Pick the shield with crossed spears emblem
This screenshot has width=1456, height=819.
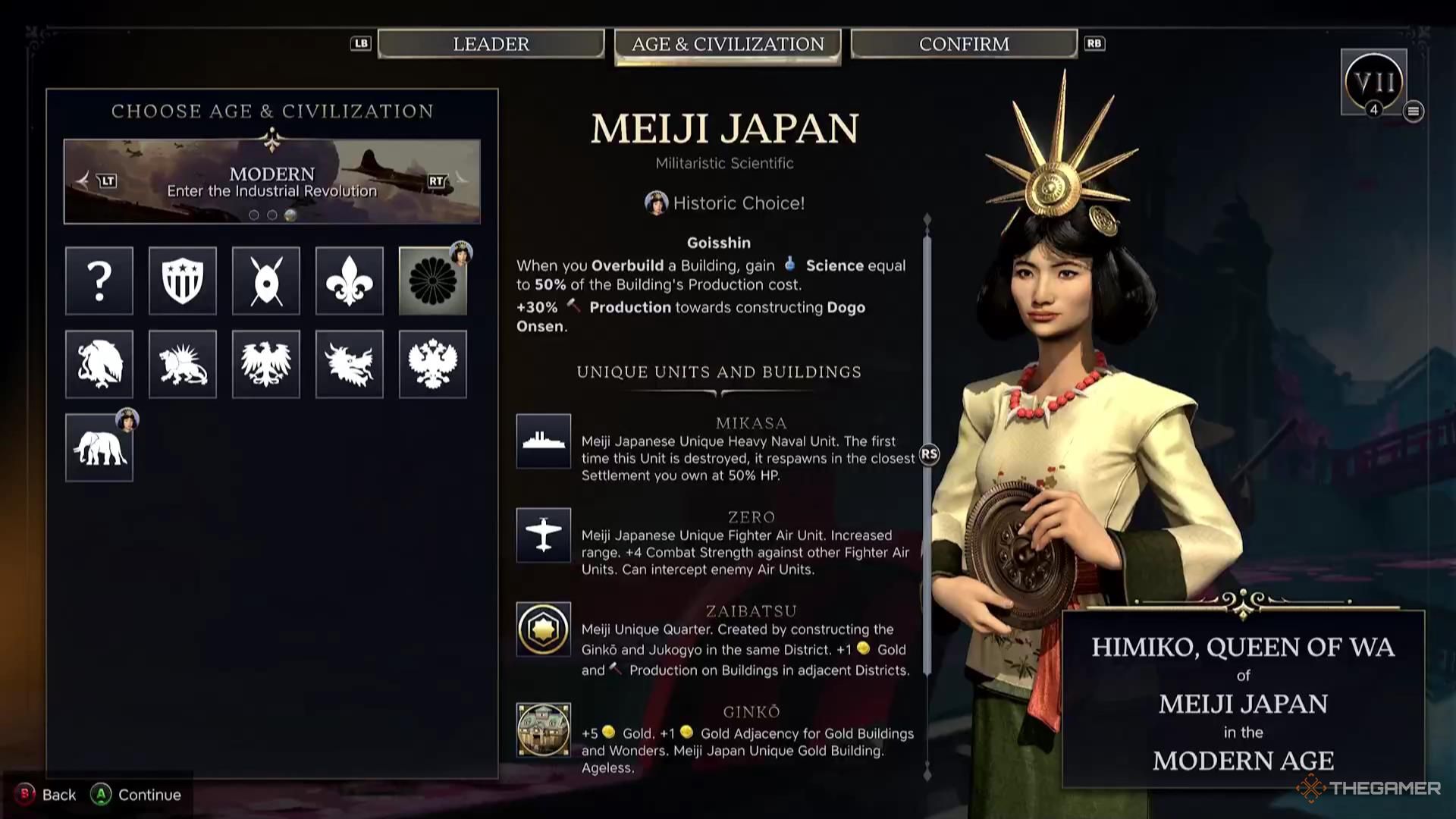point(266,281)
